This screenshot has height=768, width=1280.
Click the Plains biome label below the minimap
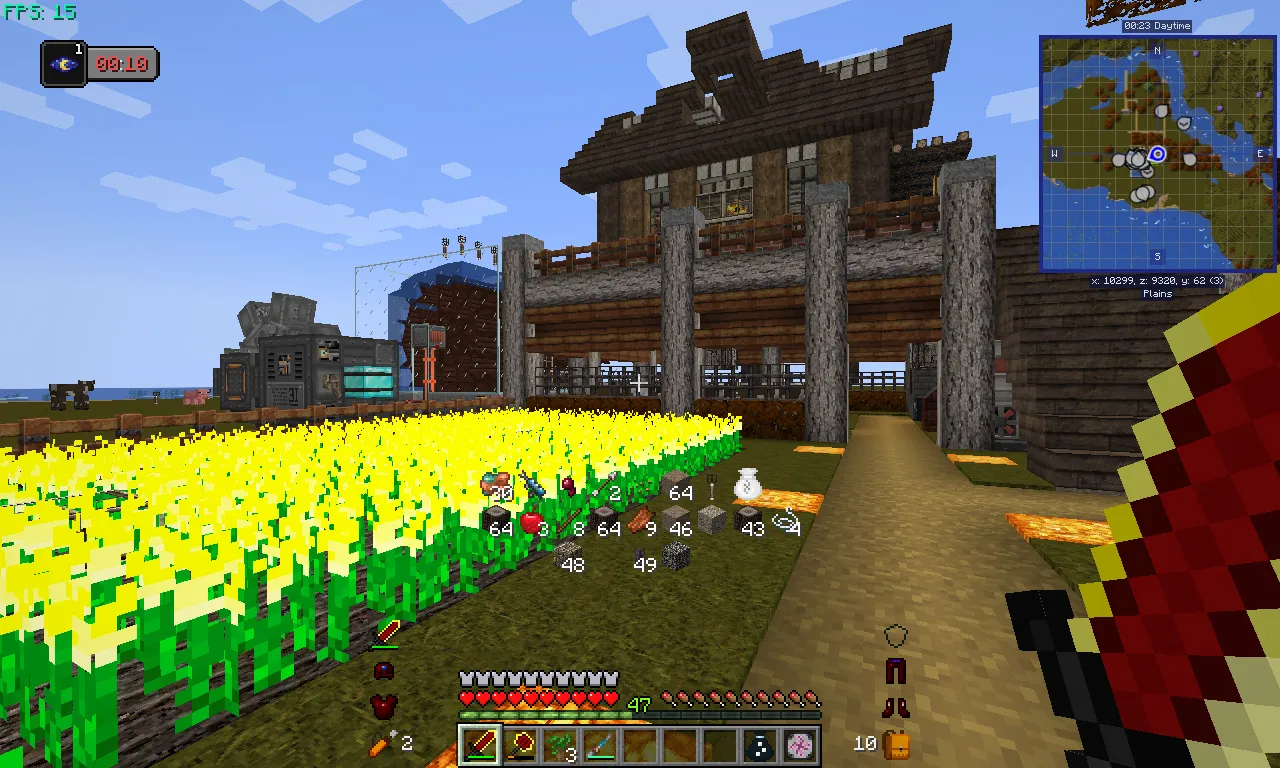pyautogui.click(x=1156, y=293)
